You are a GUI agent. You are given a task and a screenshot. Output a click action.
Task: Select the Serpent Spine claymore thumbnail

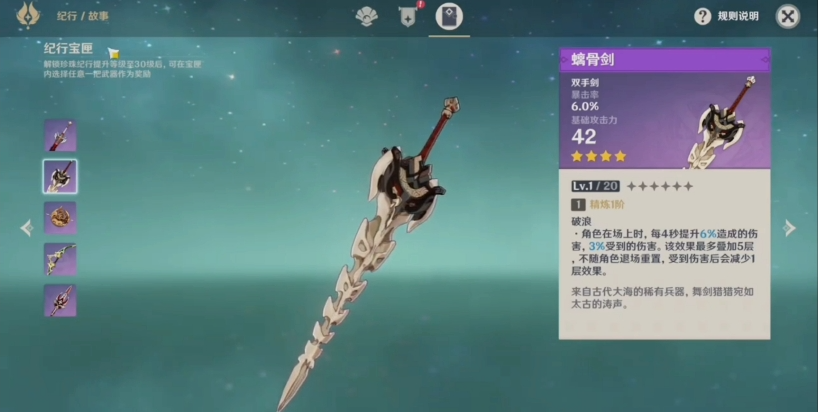tap(60, 176)
